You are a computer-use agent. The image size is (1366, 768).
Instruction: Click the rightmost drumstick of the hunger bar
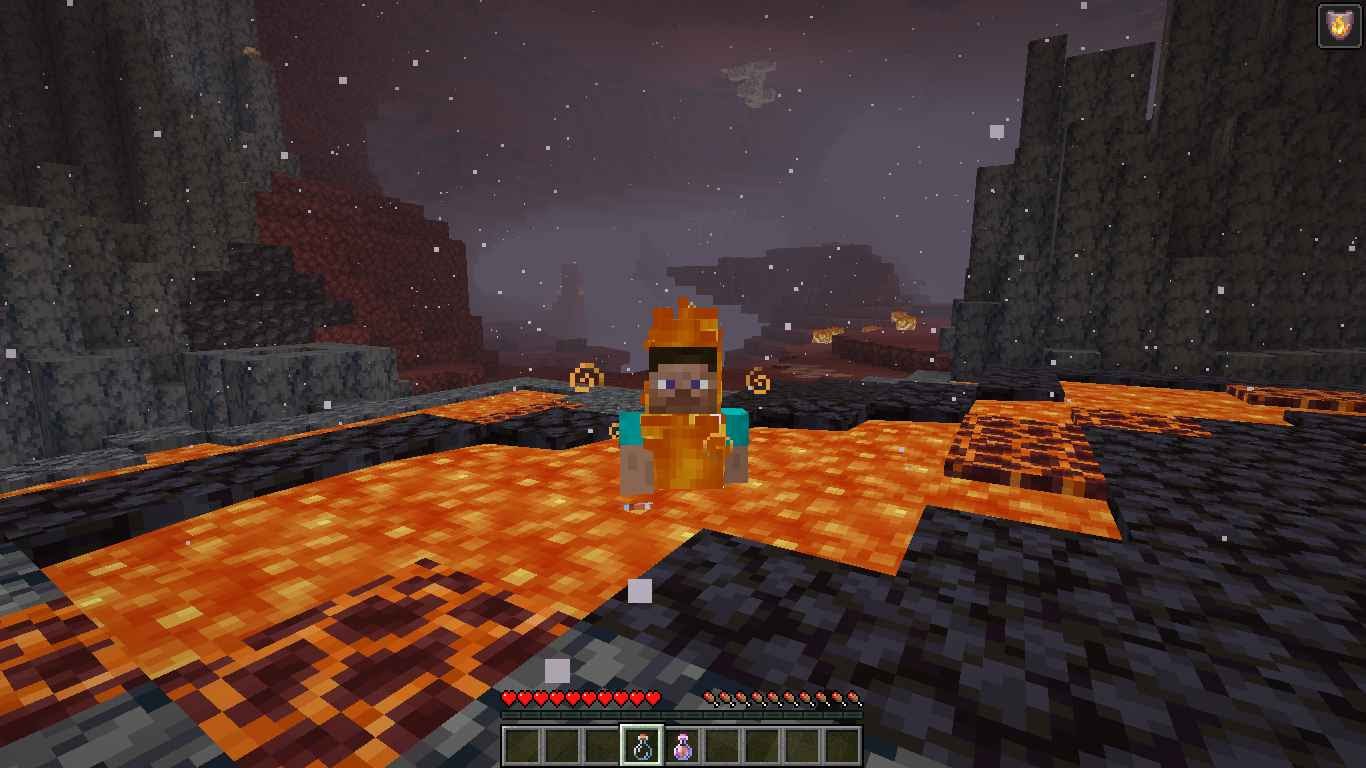click(x=852, y=698)
